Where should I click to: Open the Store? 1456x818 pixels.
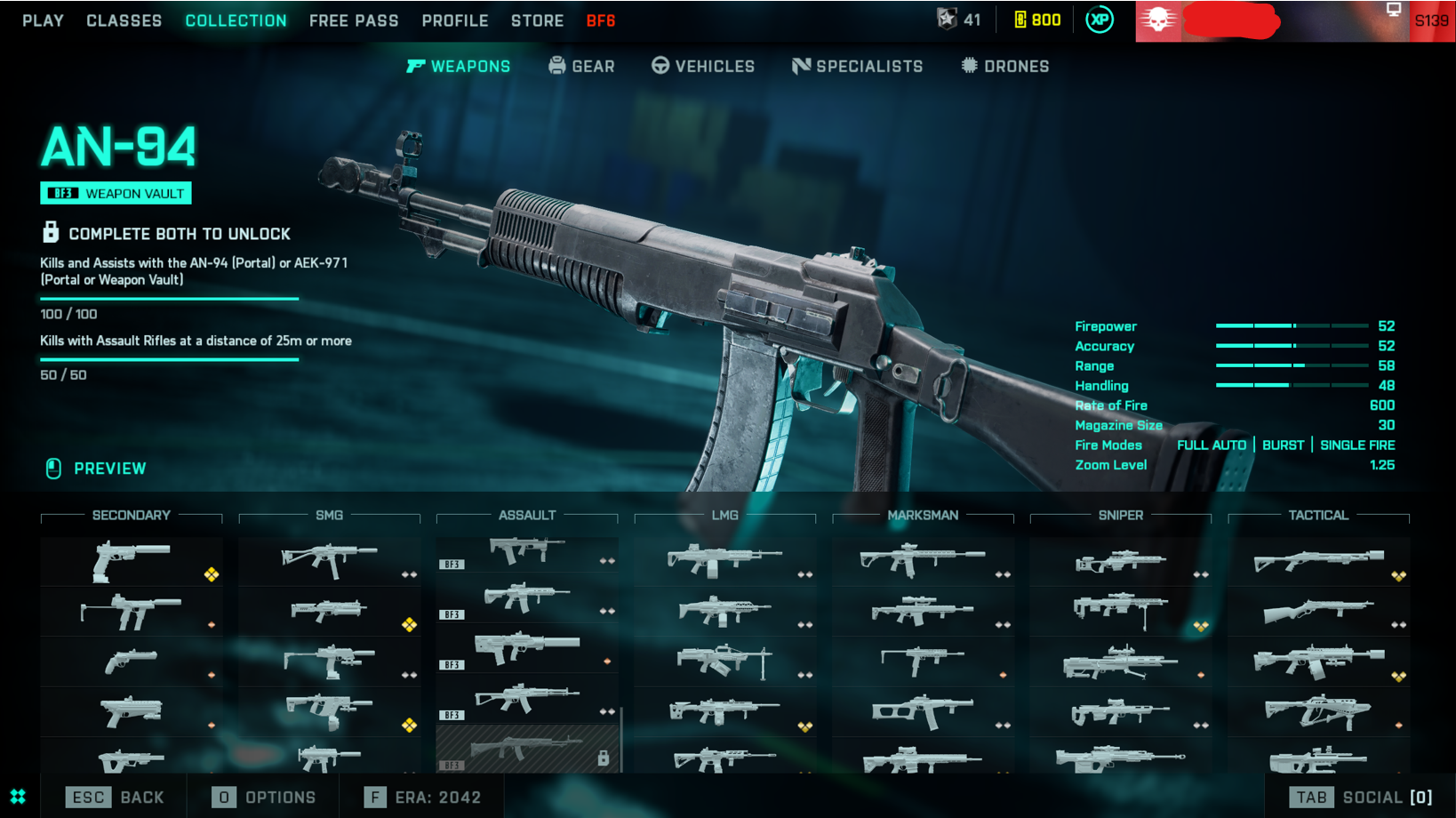coord(537,20)
